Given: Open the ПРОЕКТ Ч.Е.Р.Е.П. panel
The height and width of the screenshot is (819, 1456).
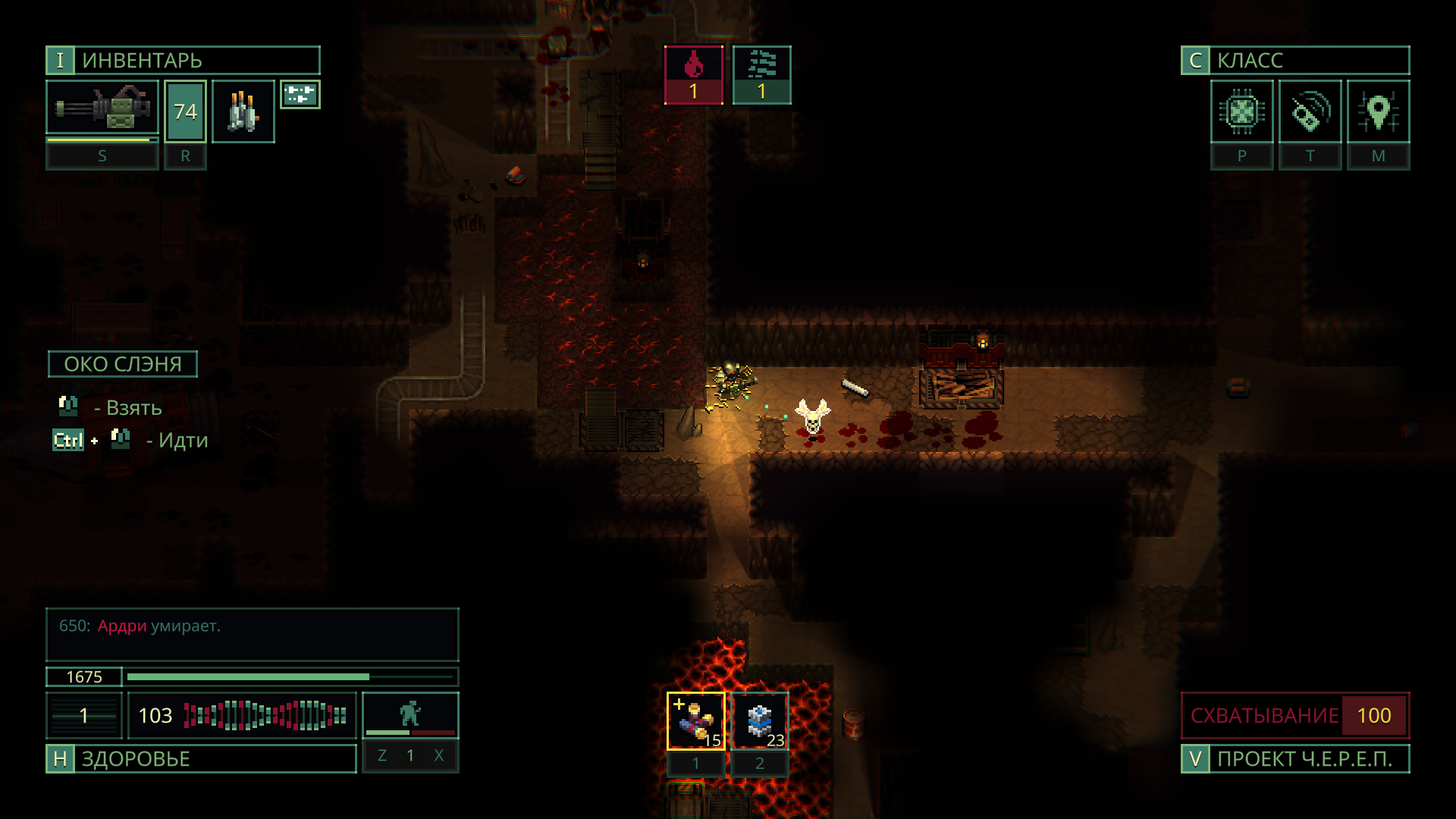Looking at the screenshot, I should (1294, 759).
